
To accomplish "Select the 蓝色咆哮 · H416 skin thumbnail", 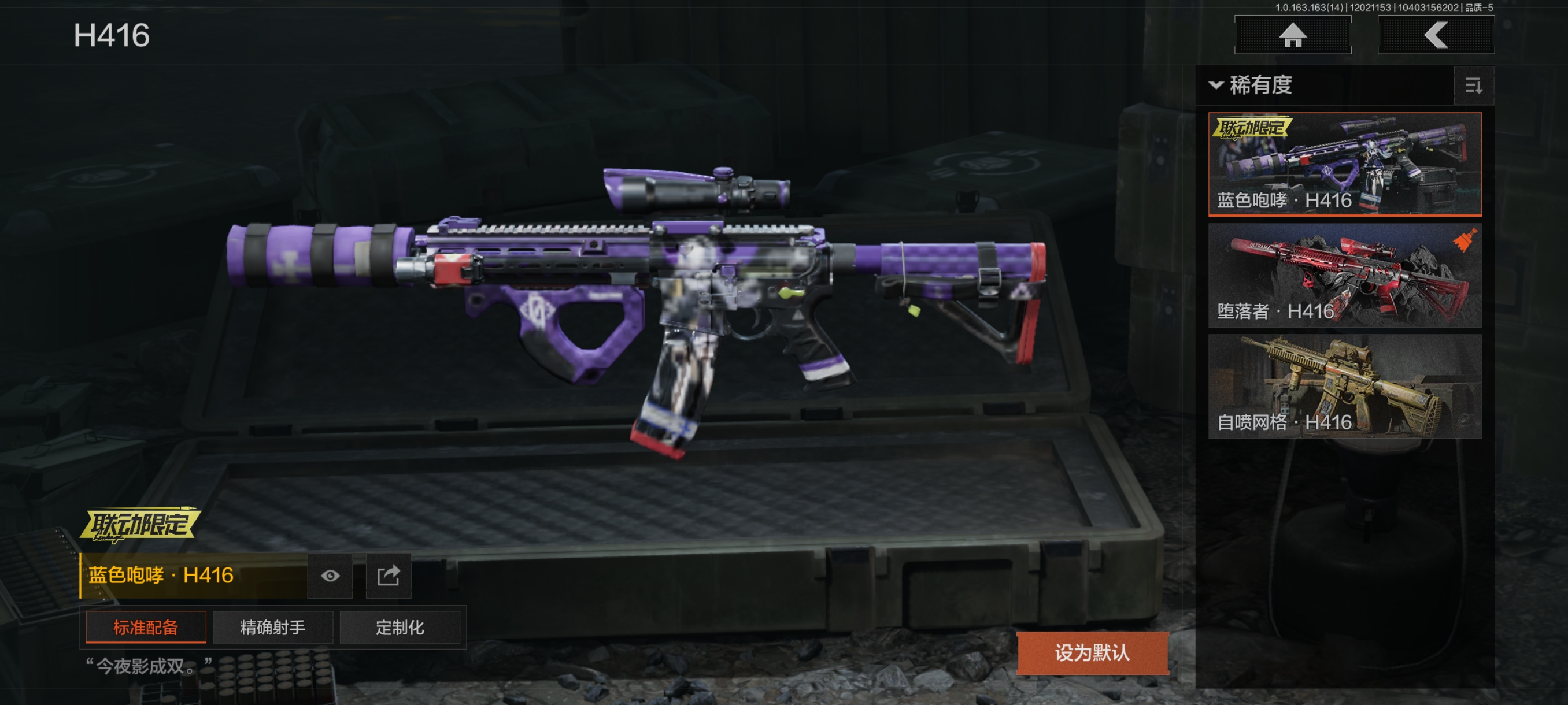I will click(x=1344, y=164).
